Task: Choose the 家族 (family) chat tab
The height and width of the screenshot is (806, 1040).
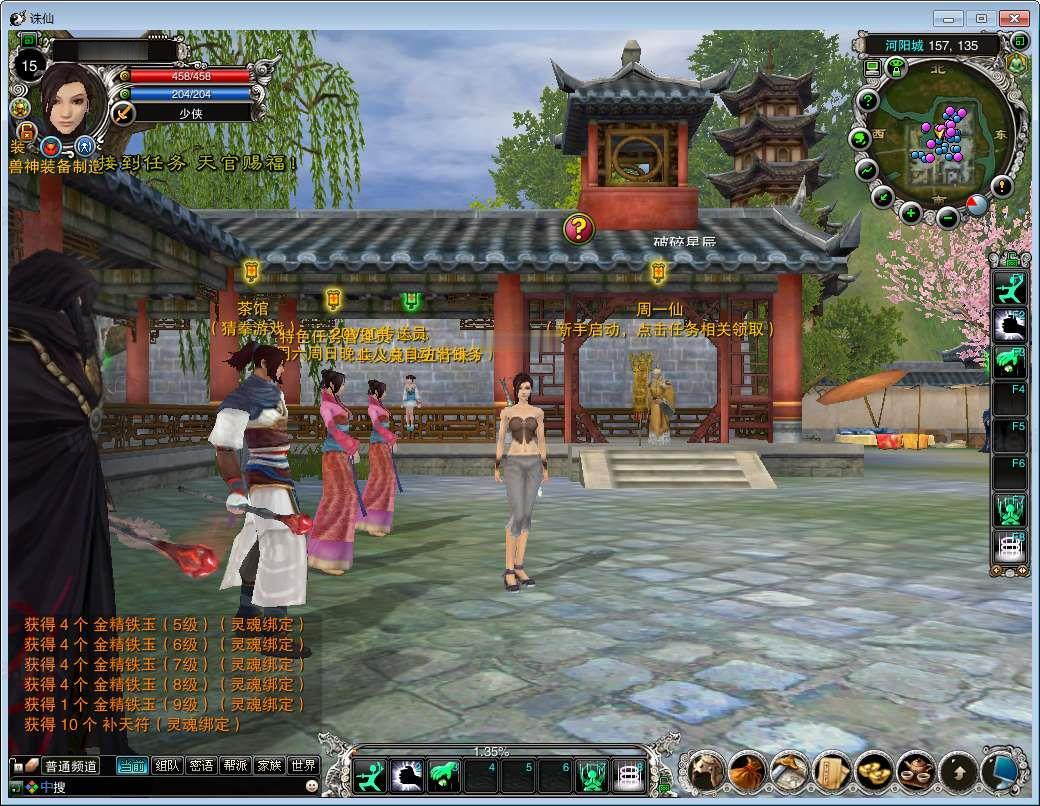Action: click(x=269, y=766)
